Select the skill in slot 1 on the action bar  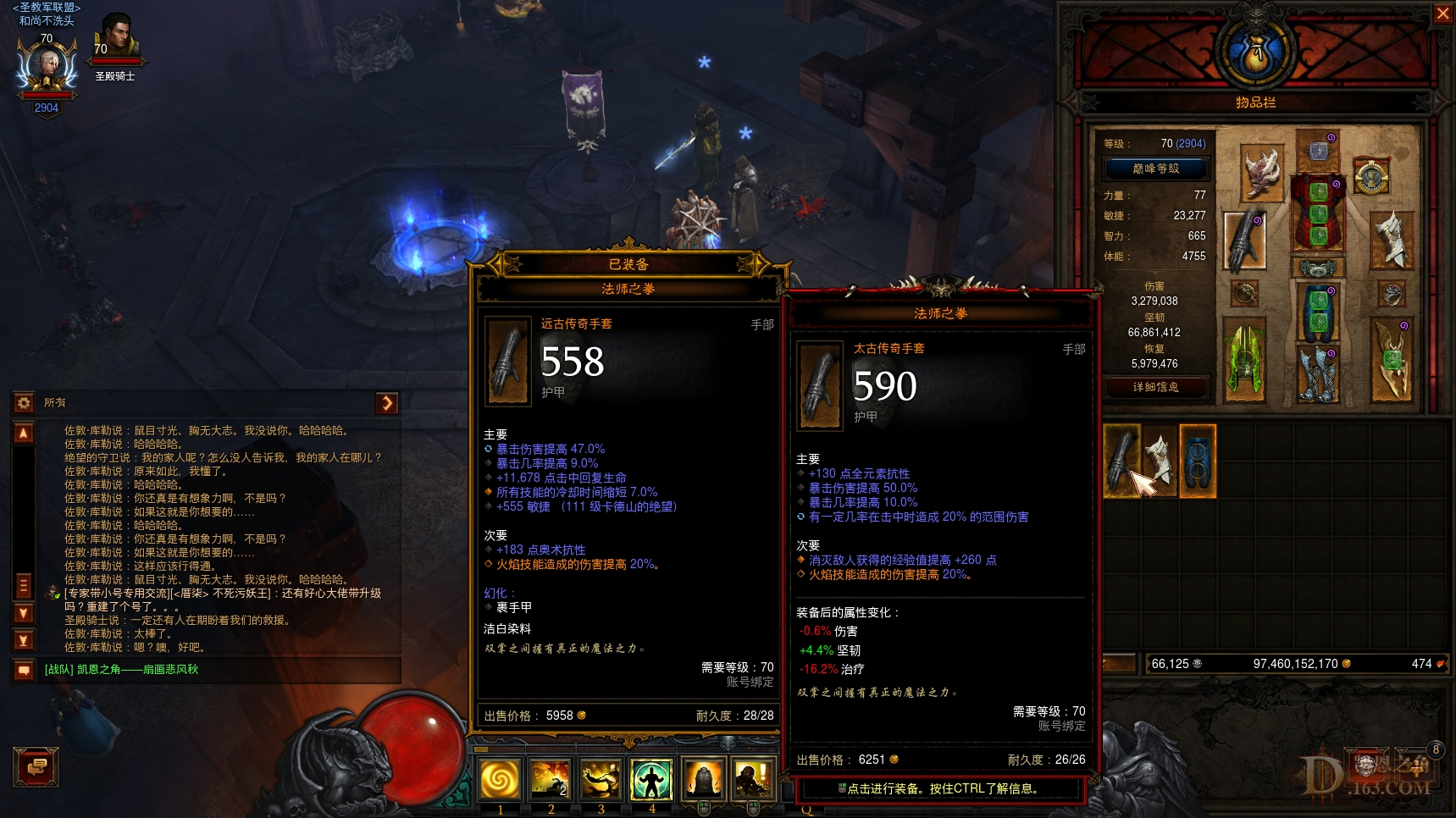pyautogui.click(x=501, y=780)
